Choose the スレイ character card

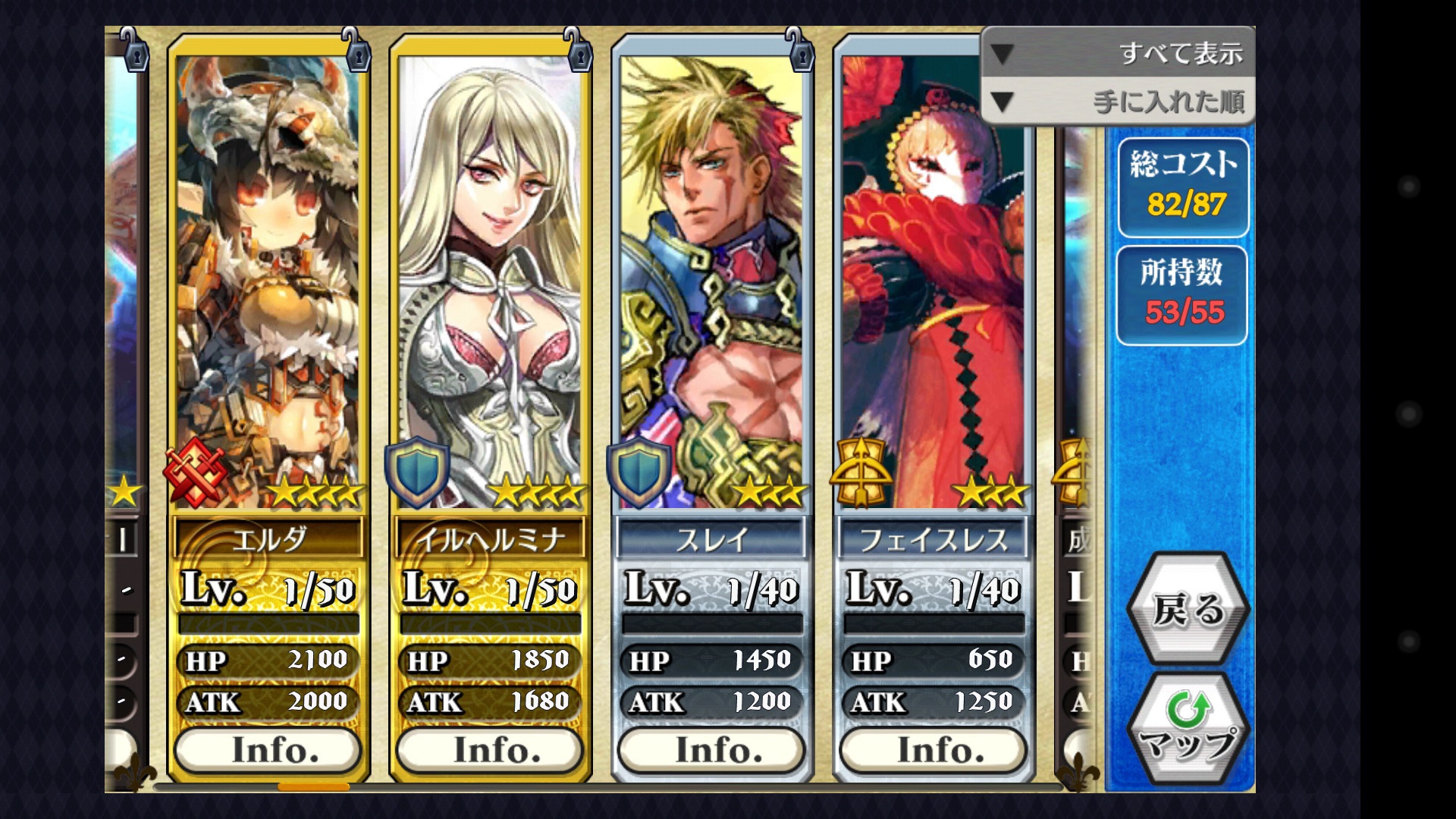pos(711,281)
